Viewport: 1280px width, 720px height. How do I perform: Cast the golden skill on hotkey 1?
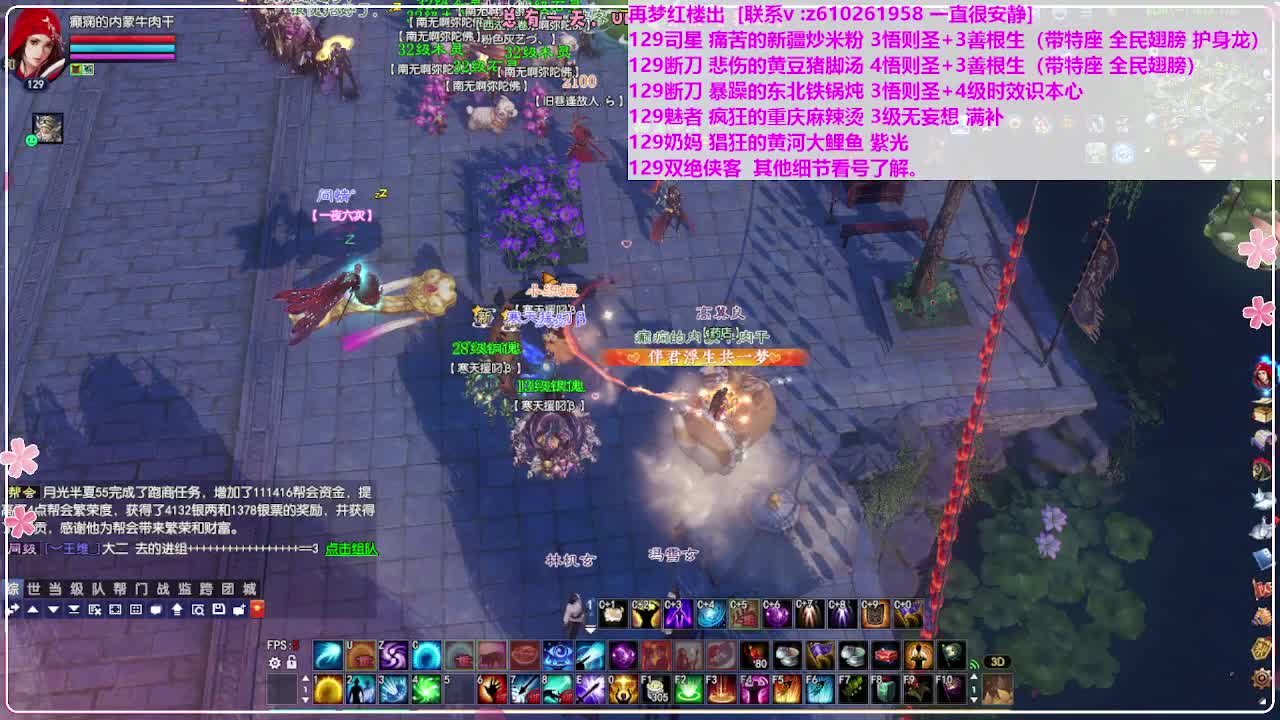tap(326, 688)
